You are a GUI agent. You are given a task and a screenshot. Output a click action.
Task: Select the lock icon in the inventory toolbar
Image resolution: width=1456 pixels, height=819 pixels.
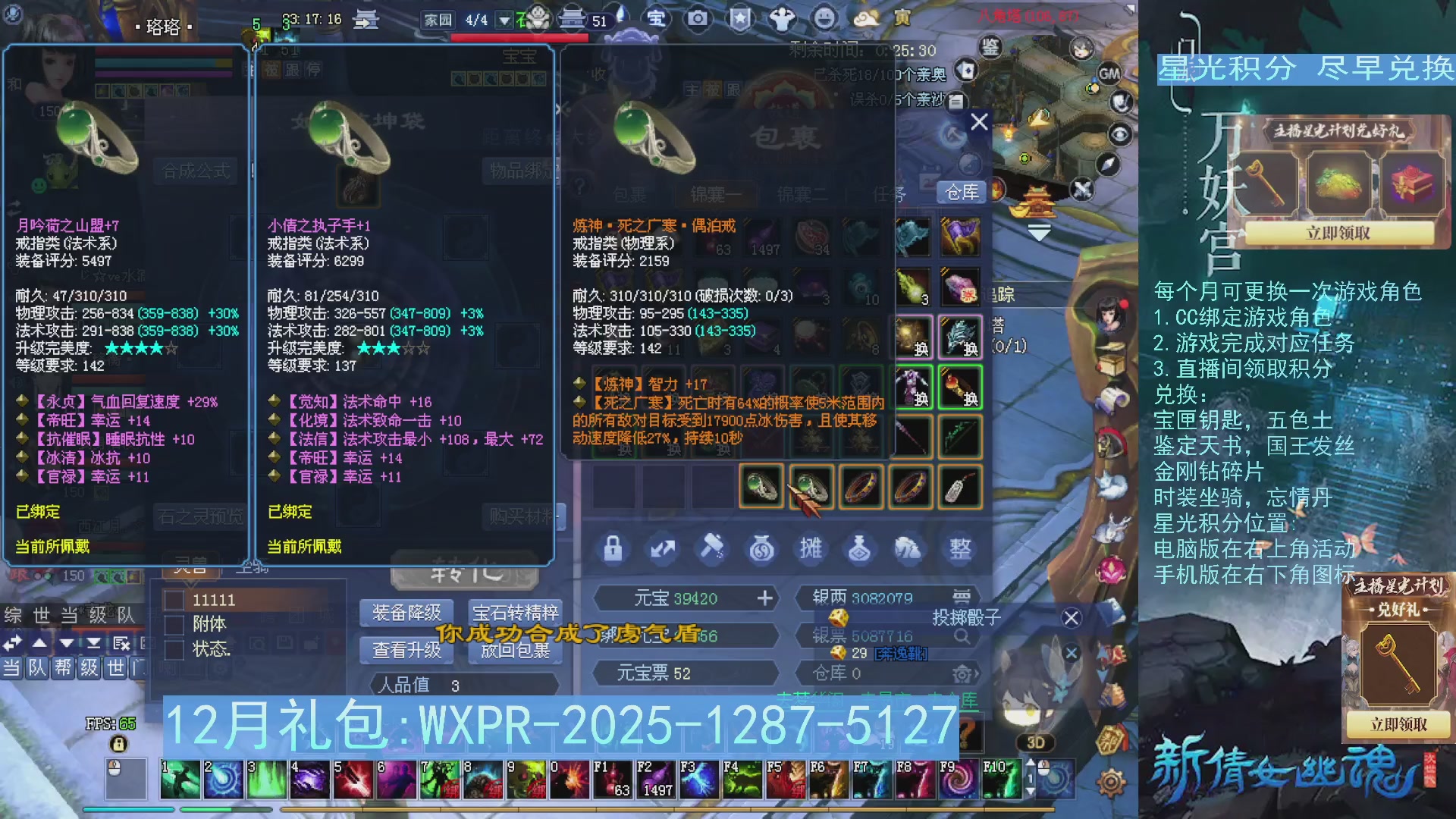point(613,549)
